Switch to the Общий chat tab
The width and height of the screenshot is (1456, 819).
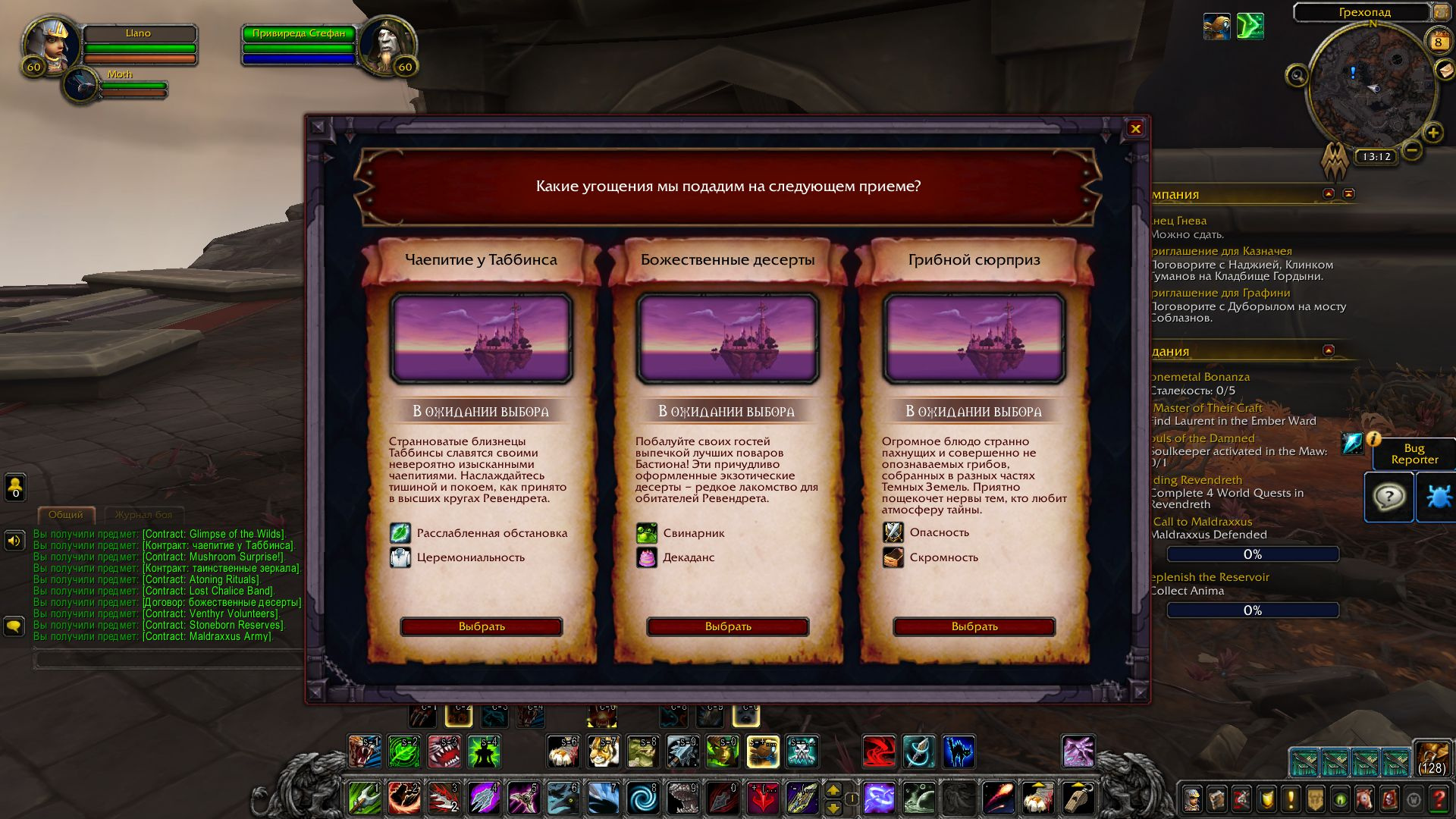[x=64, y=515]
